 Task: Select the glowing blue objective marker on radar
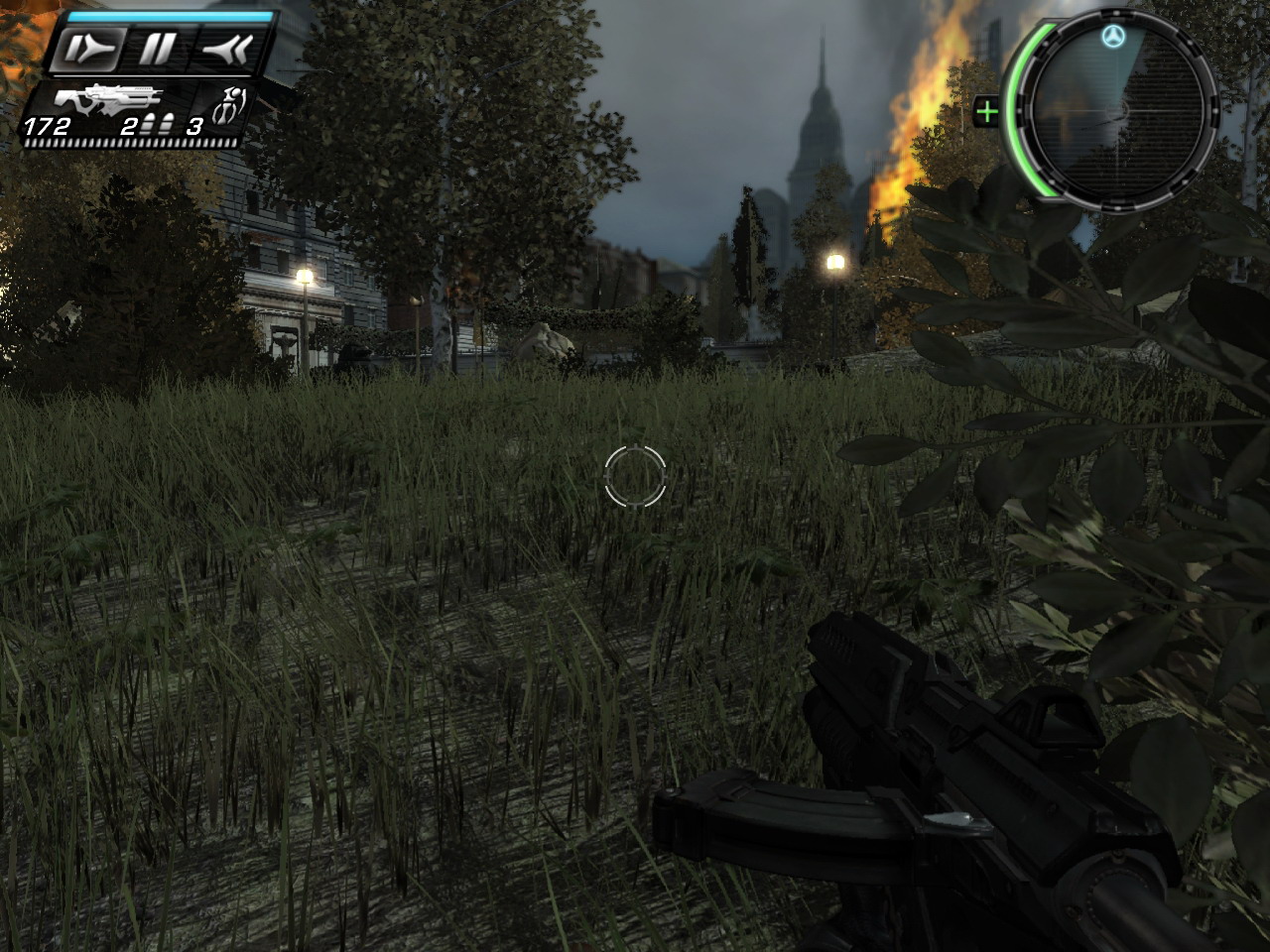[x=1111, y=39]
